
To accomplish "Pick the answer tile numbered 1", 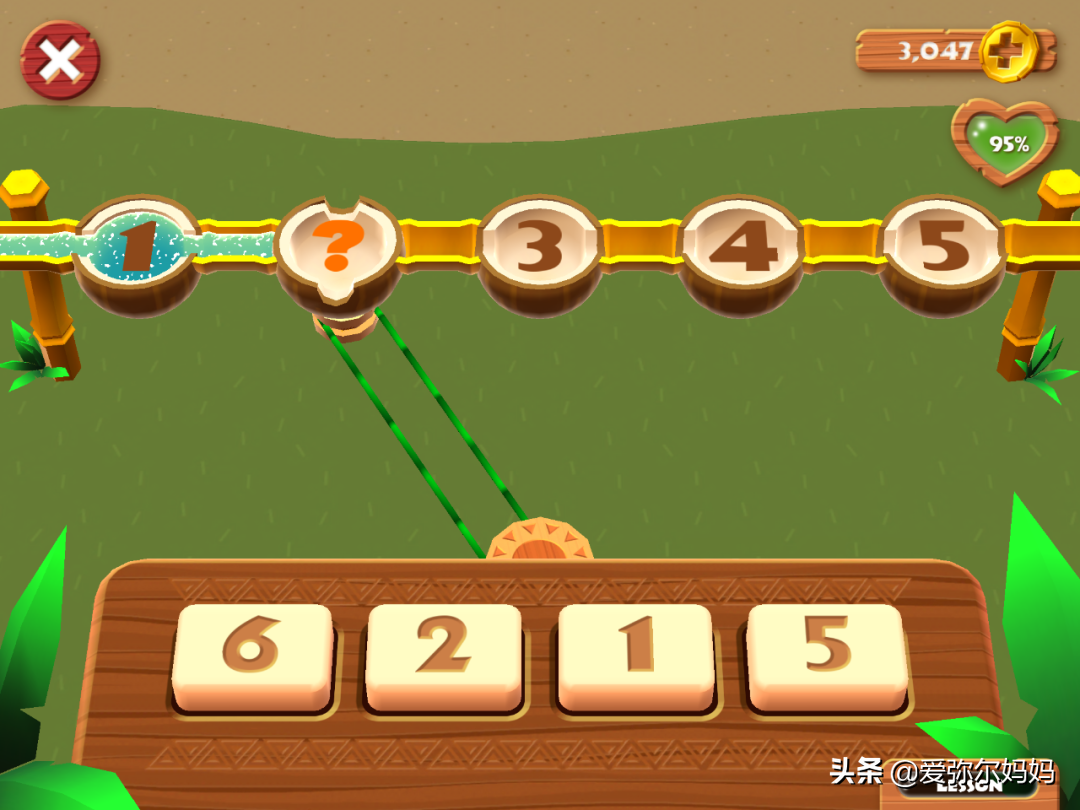I will [x=634, y=656].
